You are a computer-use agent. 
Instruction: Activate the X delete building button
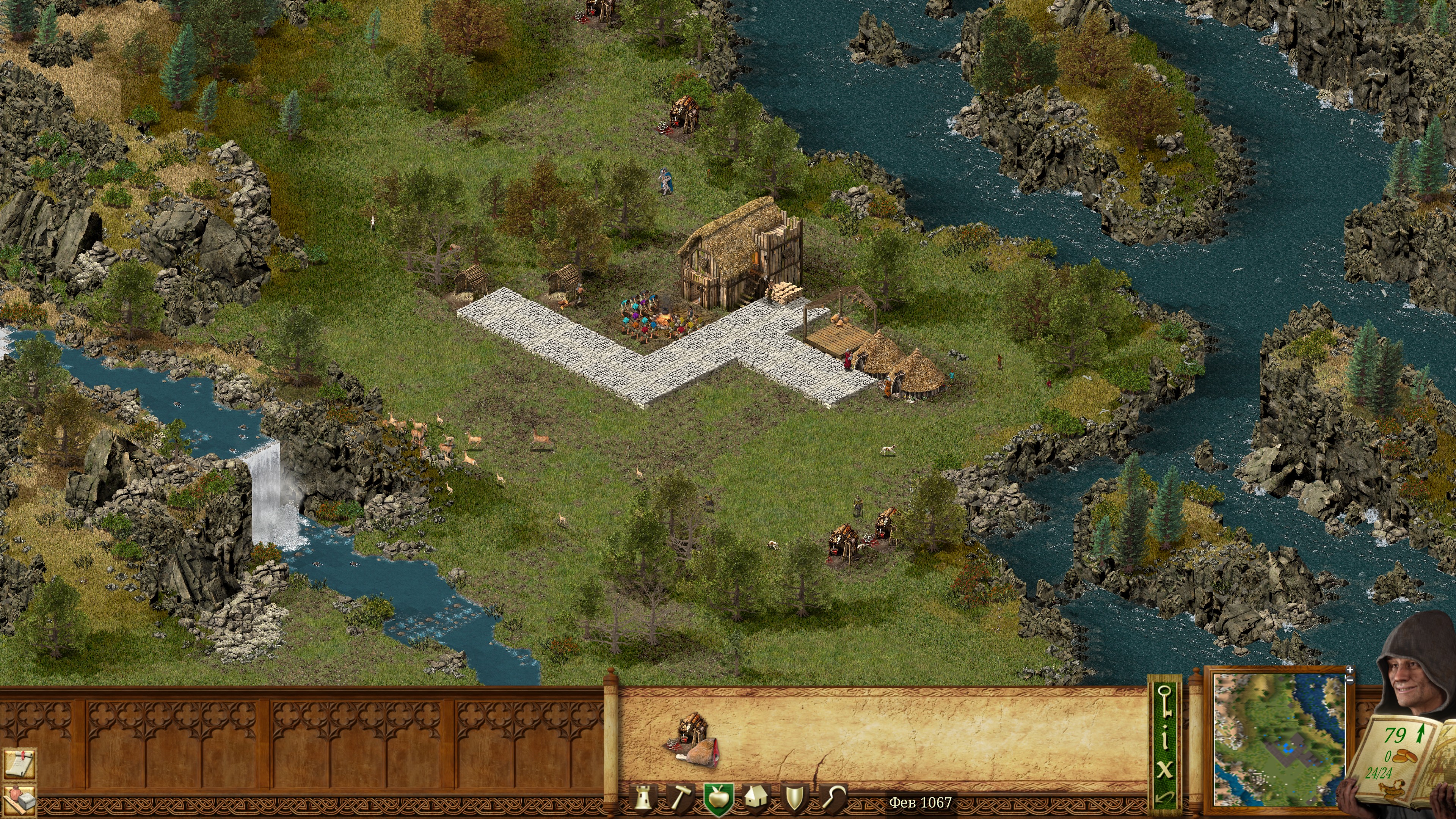1164,770
